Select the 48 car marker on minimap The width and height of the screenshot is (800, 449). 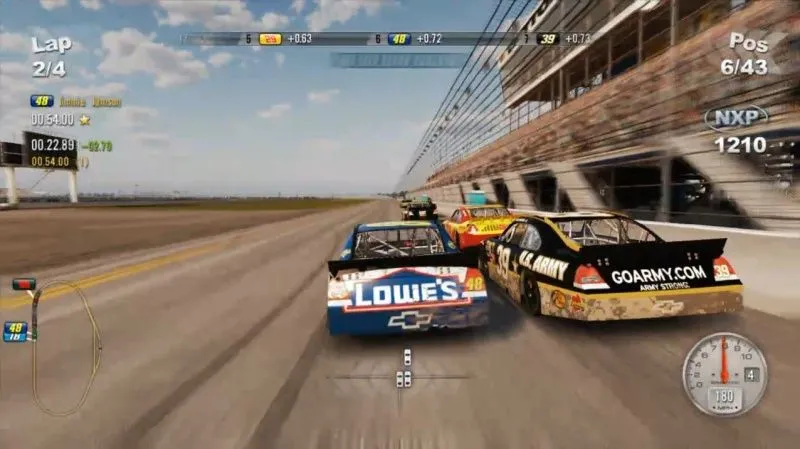(x=15, y=330)
